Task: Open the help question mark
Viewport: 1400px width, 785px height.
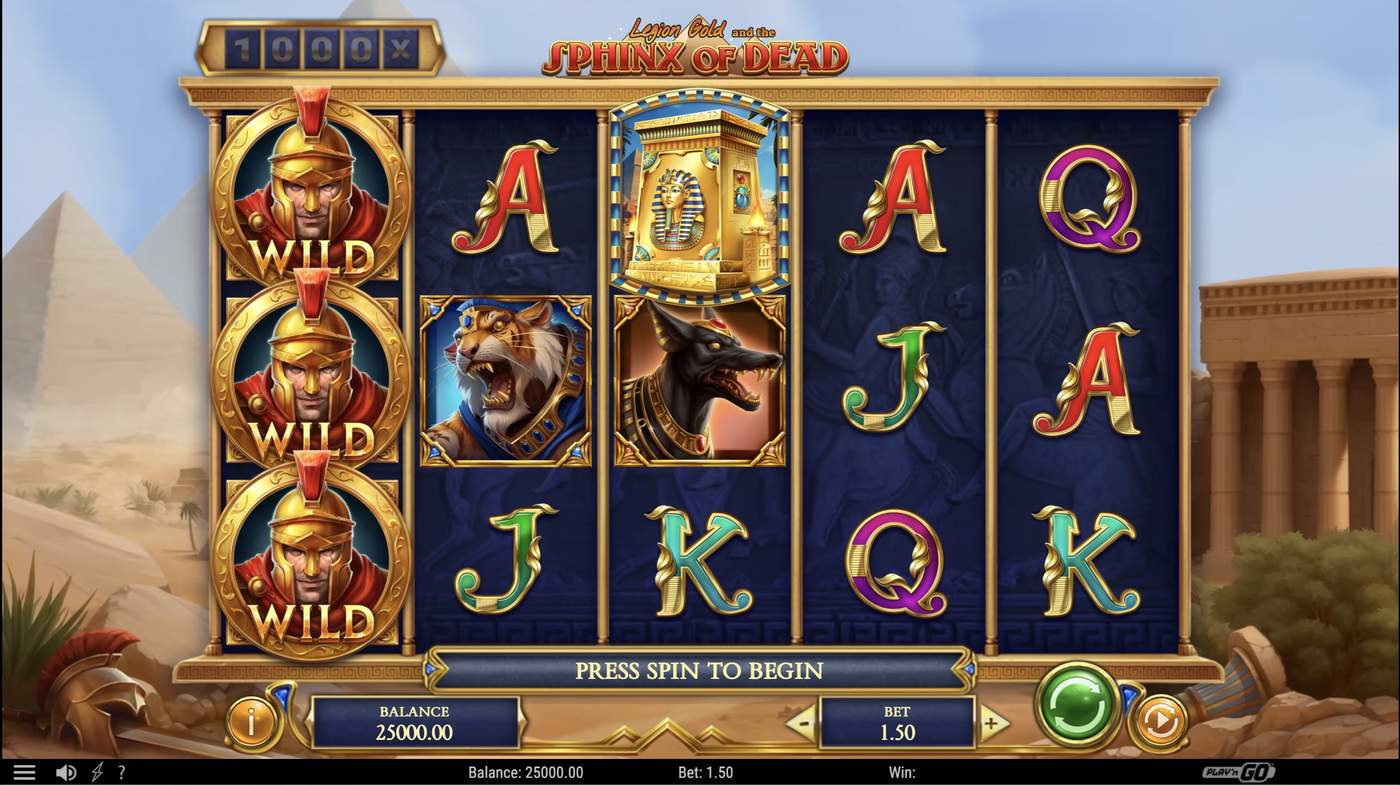Action: (x=122, y=772)
